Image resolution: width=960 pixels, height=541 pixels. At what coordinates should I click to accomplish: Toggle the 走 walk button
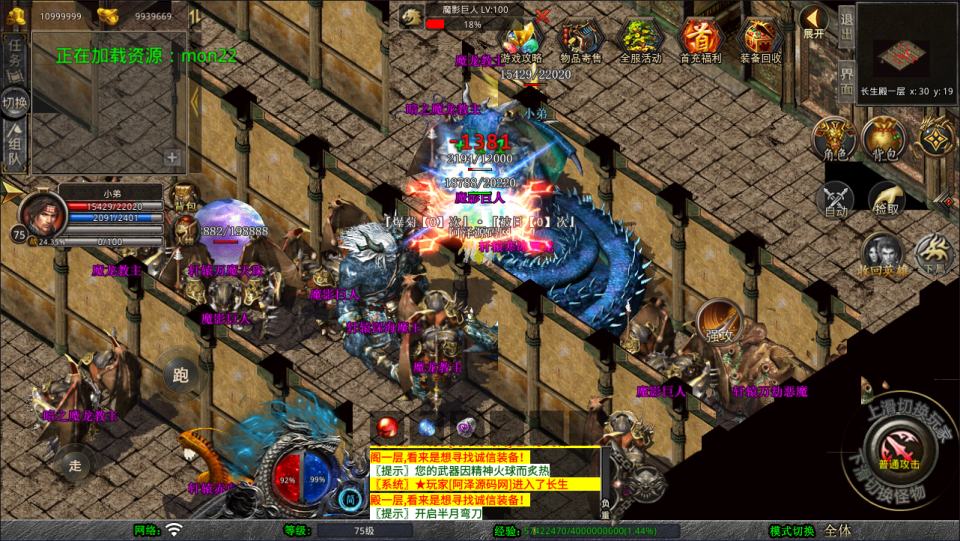tap(75, 464)
